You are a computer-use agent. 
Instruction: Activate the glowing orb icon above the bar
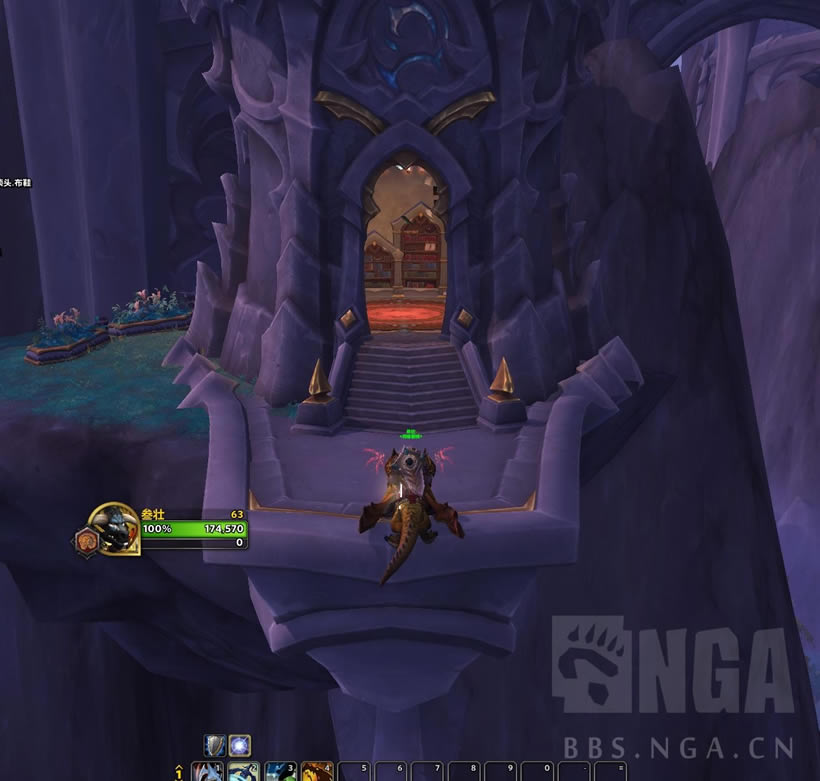point(239,745)
